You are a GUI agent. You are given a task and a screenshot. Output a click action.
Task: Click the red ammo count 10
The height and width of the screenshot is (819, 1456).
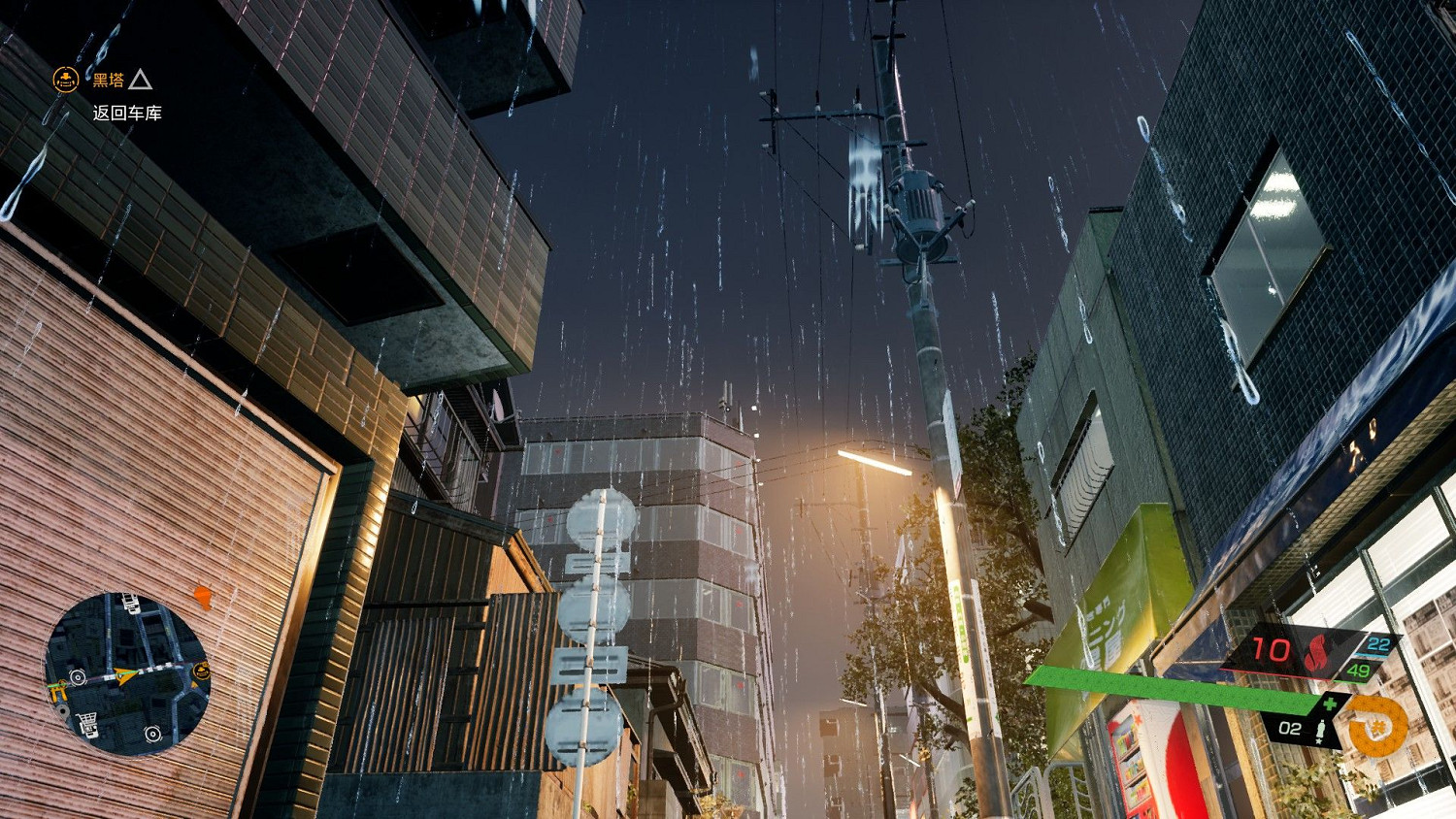(1270, 647)
